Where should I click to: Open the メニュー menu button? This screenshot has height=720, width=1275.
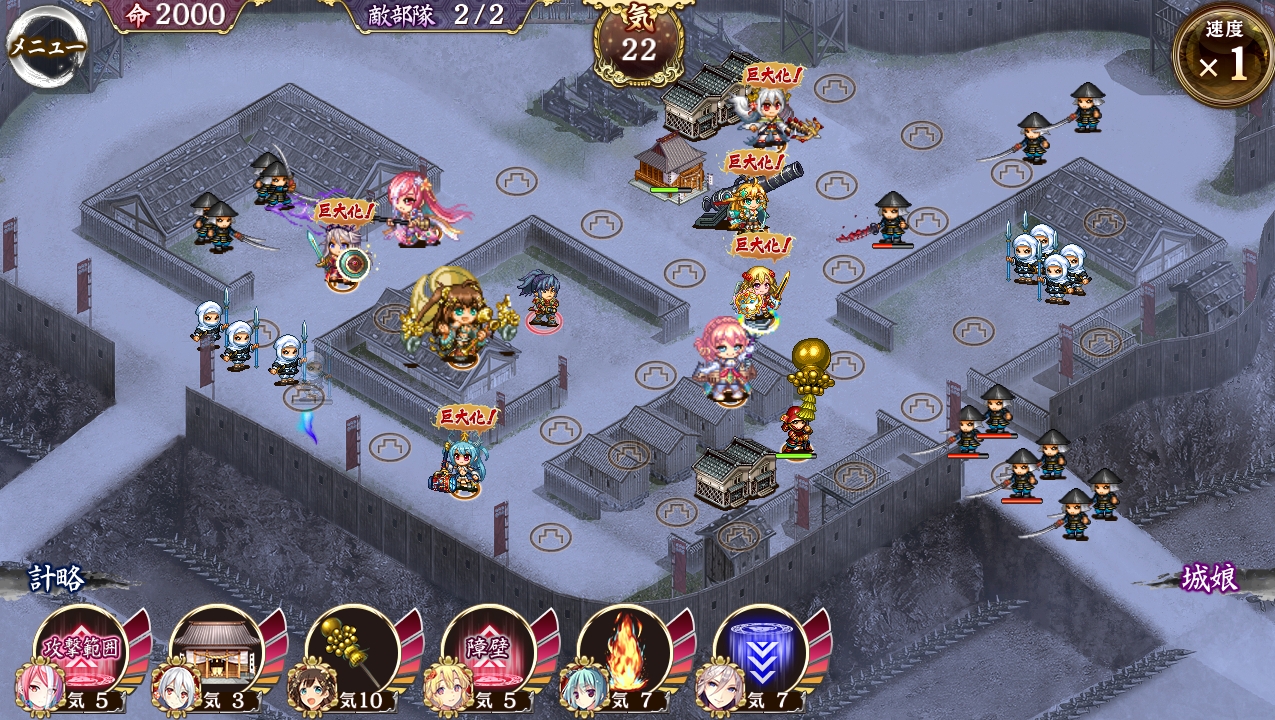pyautogui.click(x=46, y=45)
